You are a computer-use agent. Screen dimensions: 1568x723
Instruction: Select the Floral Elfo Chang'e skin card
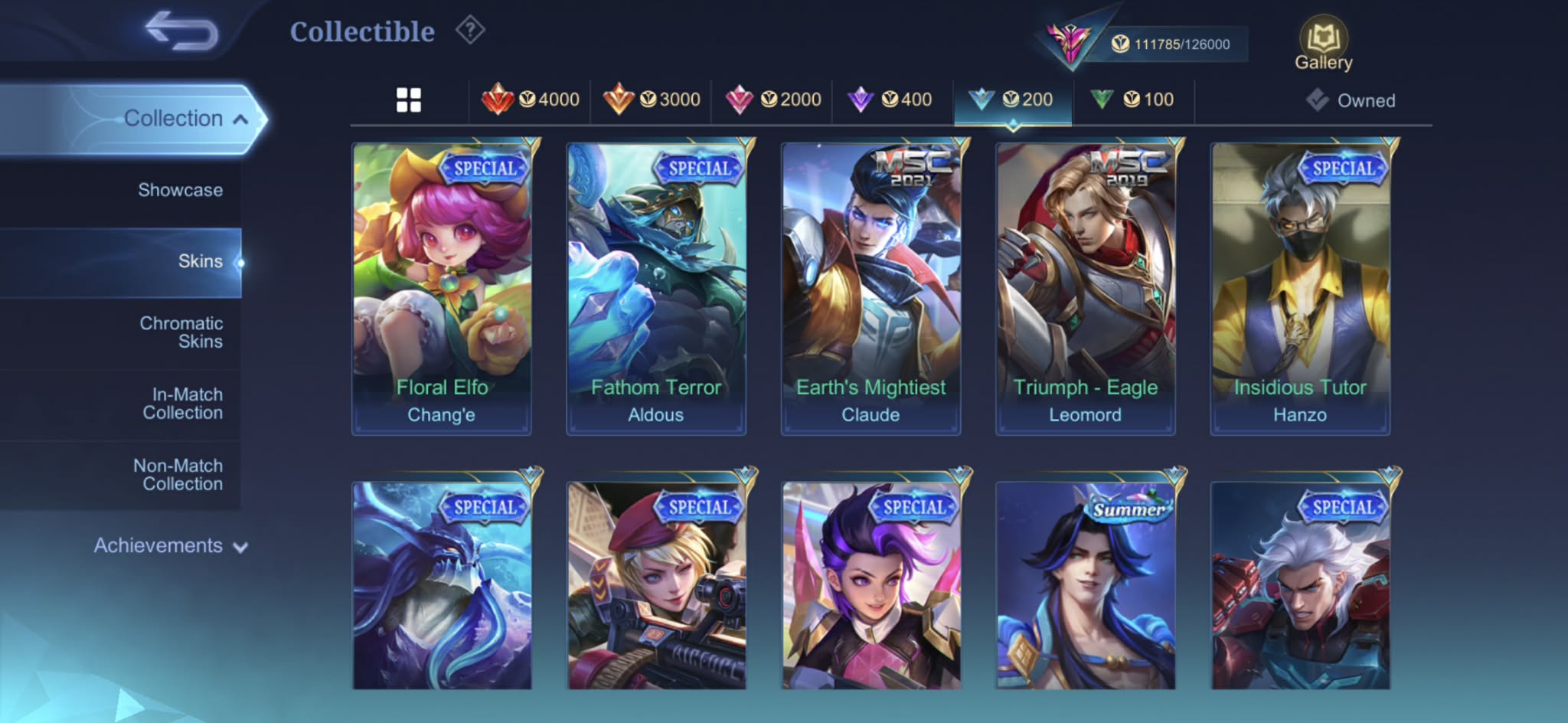pos(442,287)
